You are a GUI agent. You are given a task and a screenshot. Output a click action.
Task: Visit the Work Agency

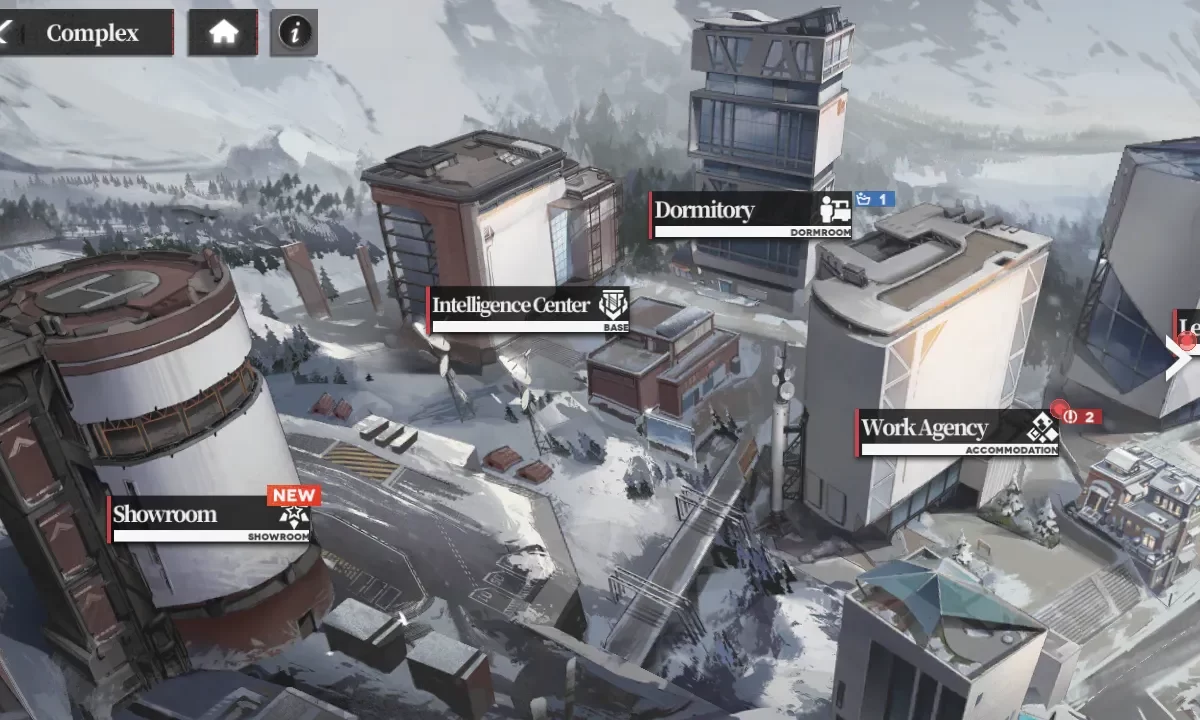(957, 432)
